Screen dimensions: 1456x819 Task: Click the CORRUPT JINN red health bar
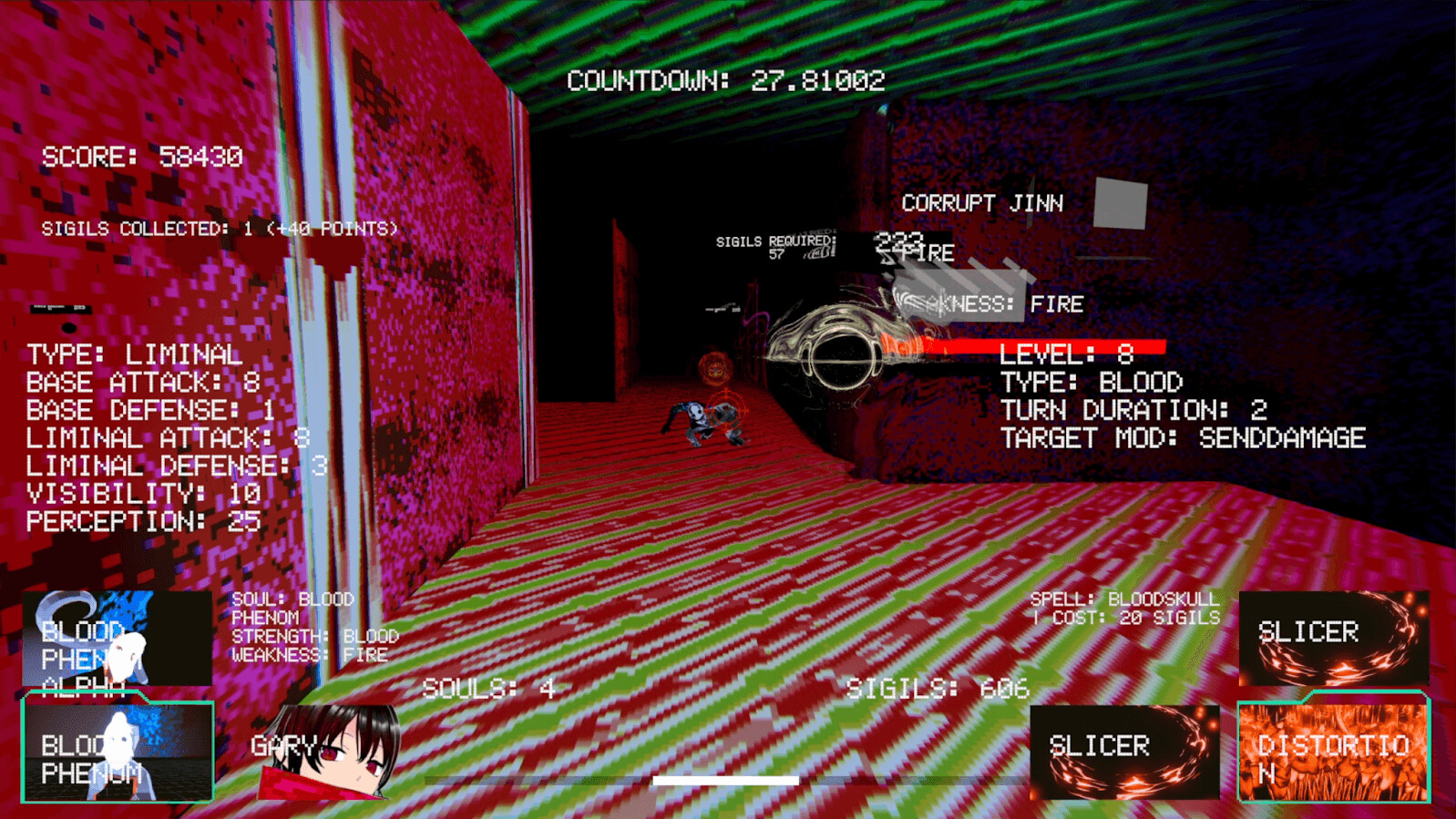pos(1030,346)
